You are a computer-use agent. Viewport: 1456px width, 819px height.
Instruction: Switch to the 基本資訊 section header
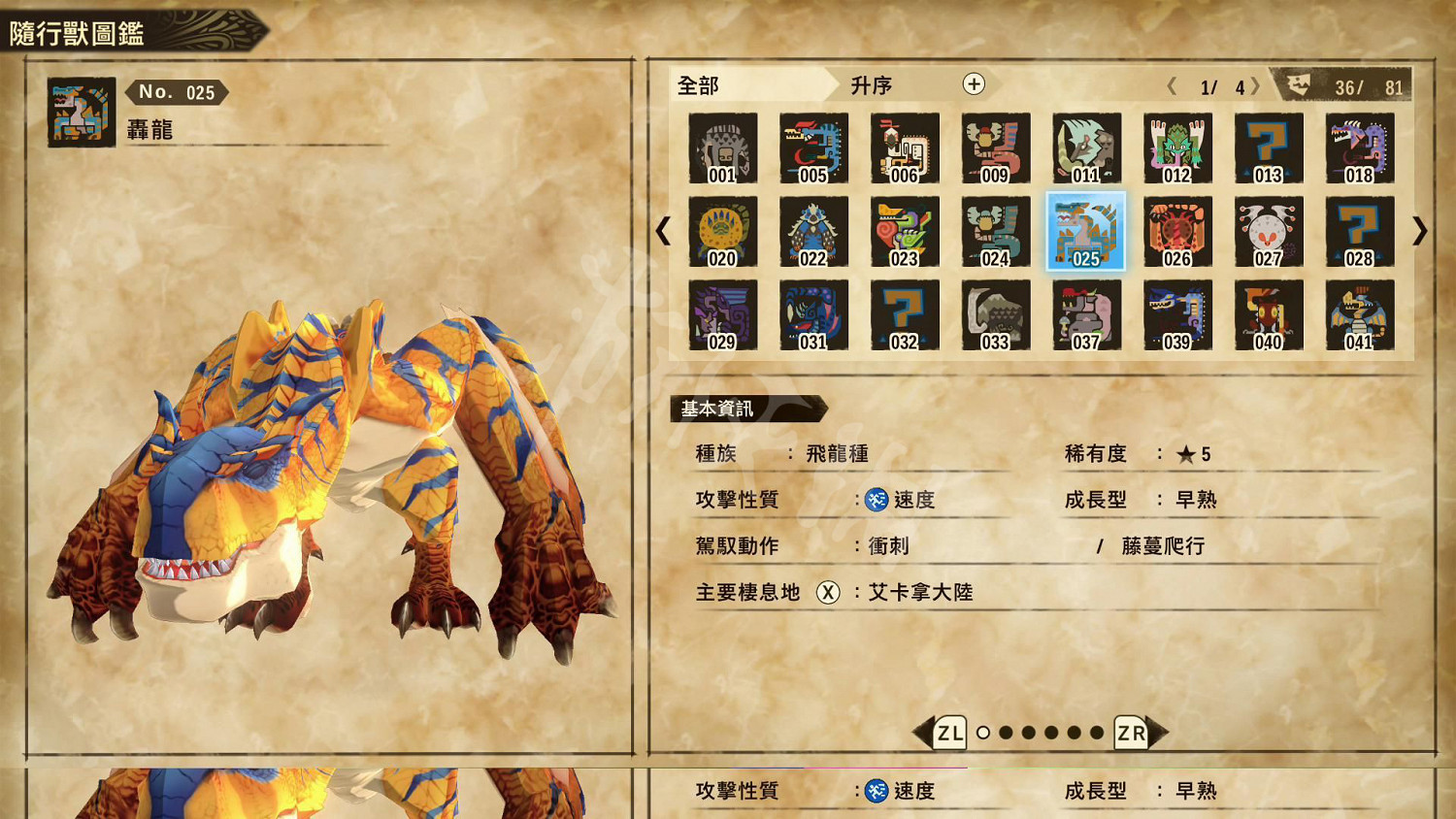[x=718, y=408]
